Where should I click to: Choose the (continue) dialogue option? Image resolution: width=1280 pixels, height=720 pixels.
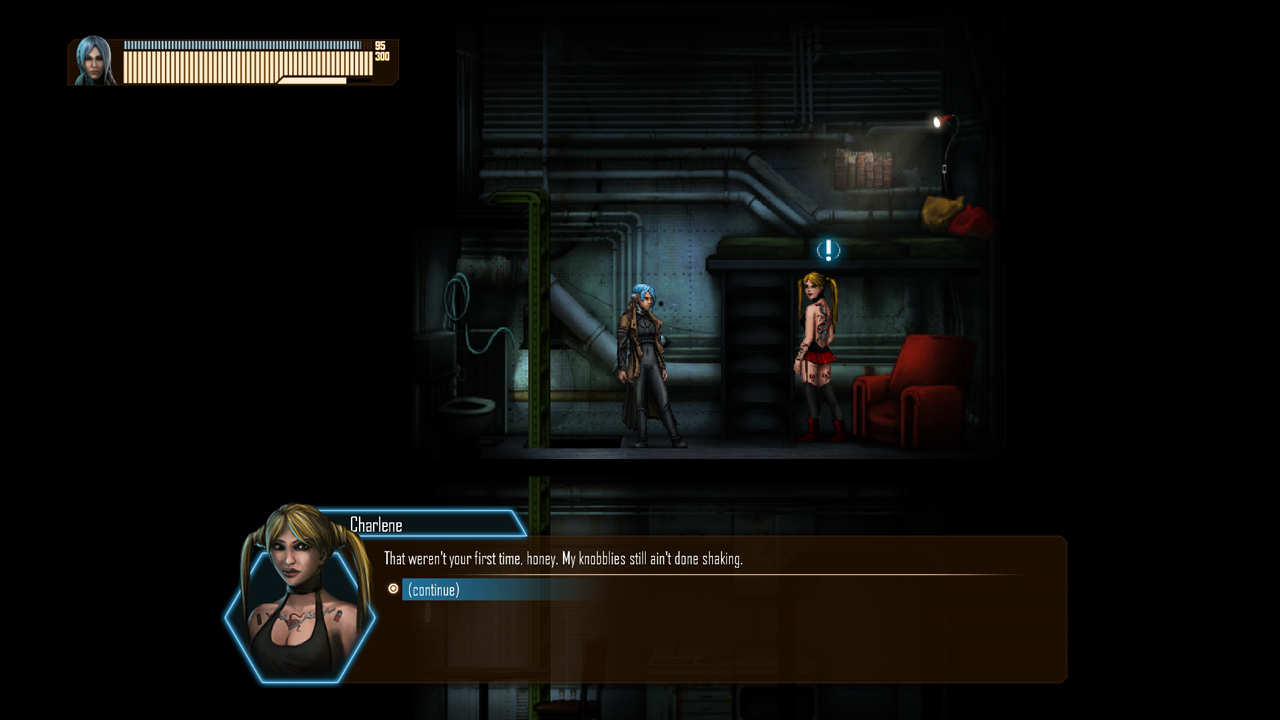434,590
